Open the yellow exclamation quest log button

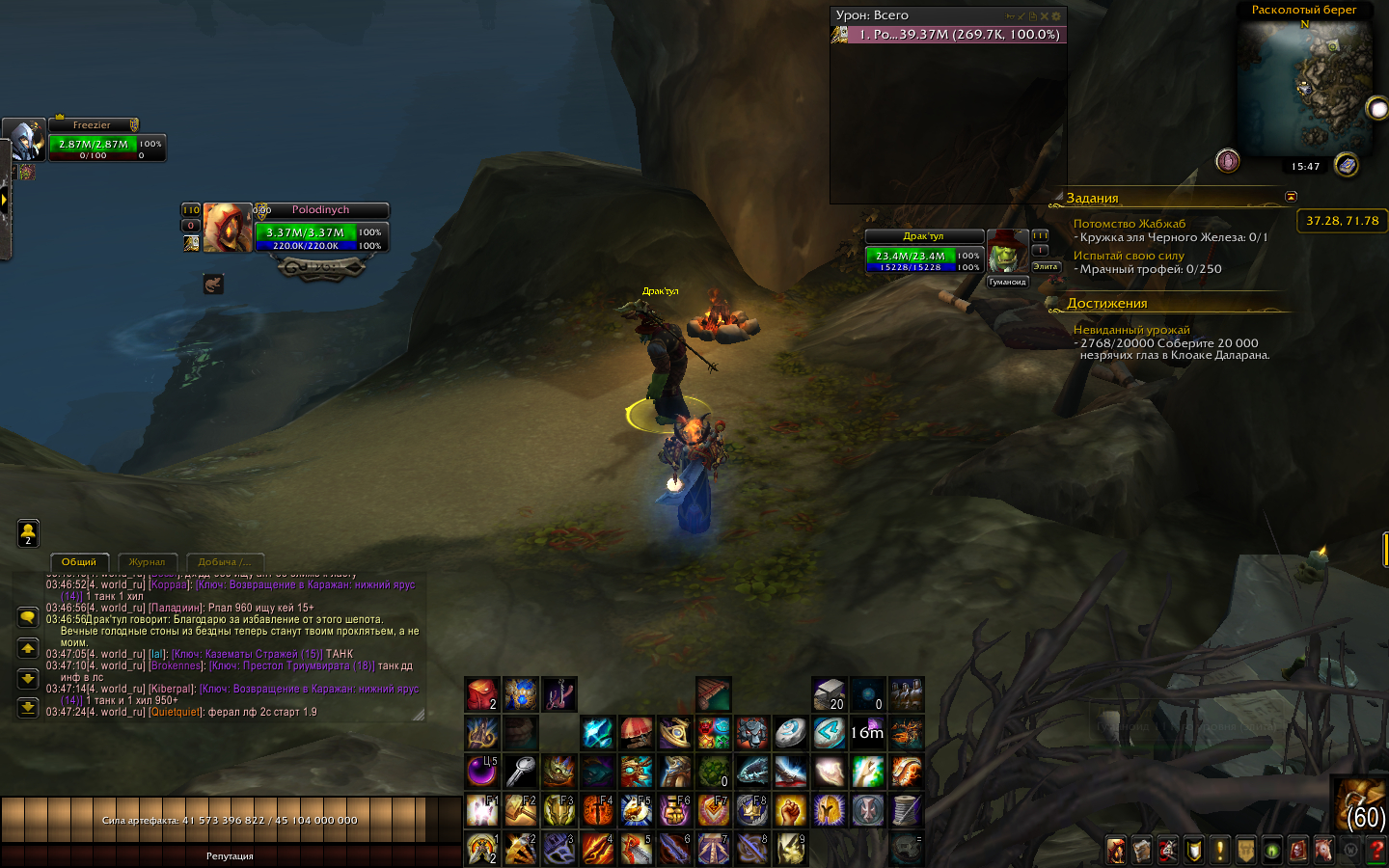(1219, 850)
